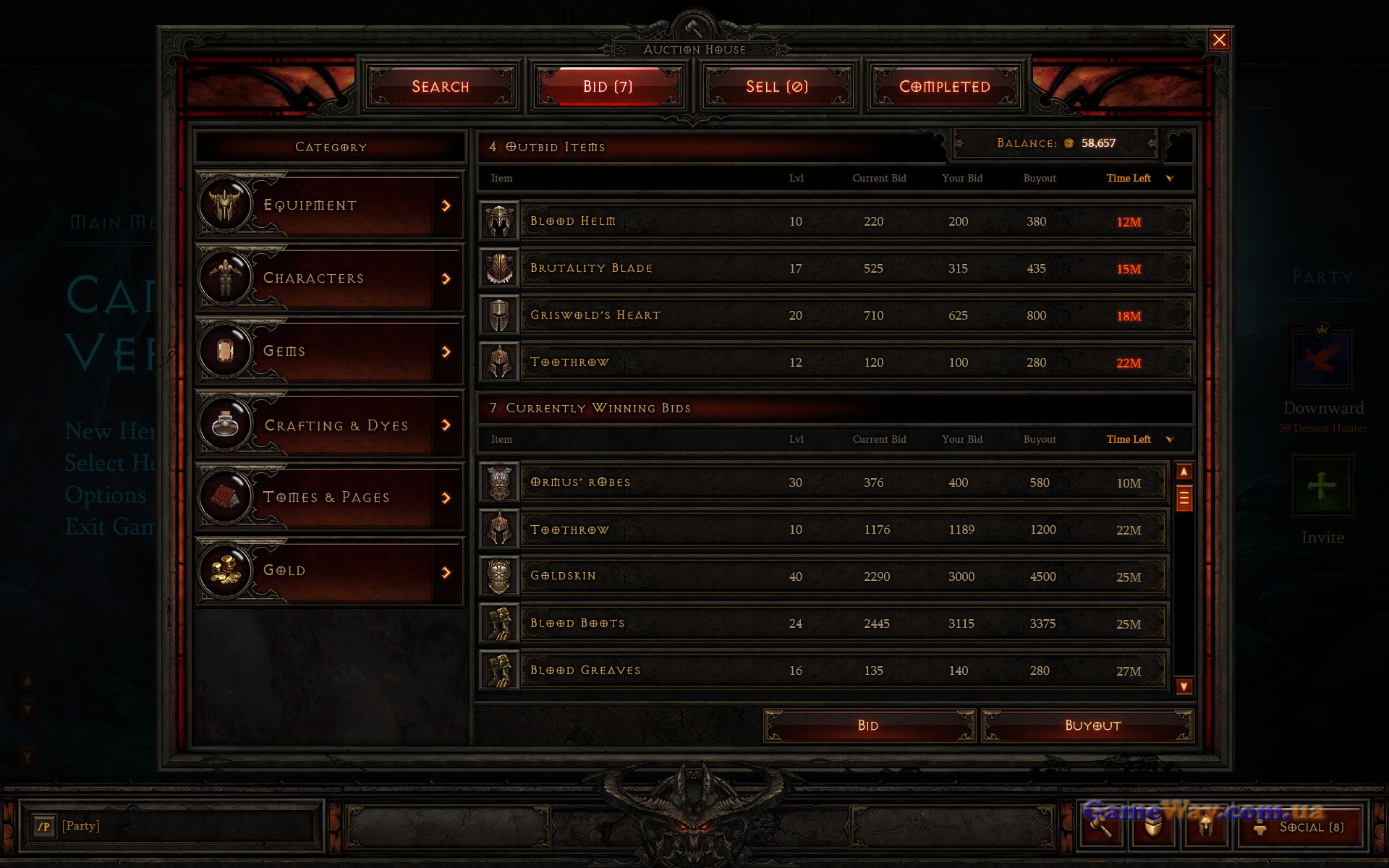The height and width of the screenshot is (868, 1389).
Task: Open the Gold category
Action: point(329,571)
